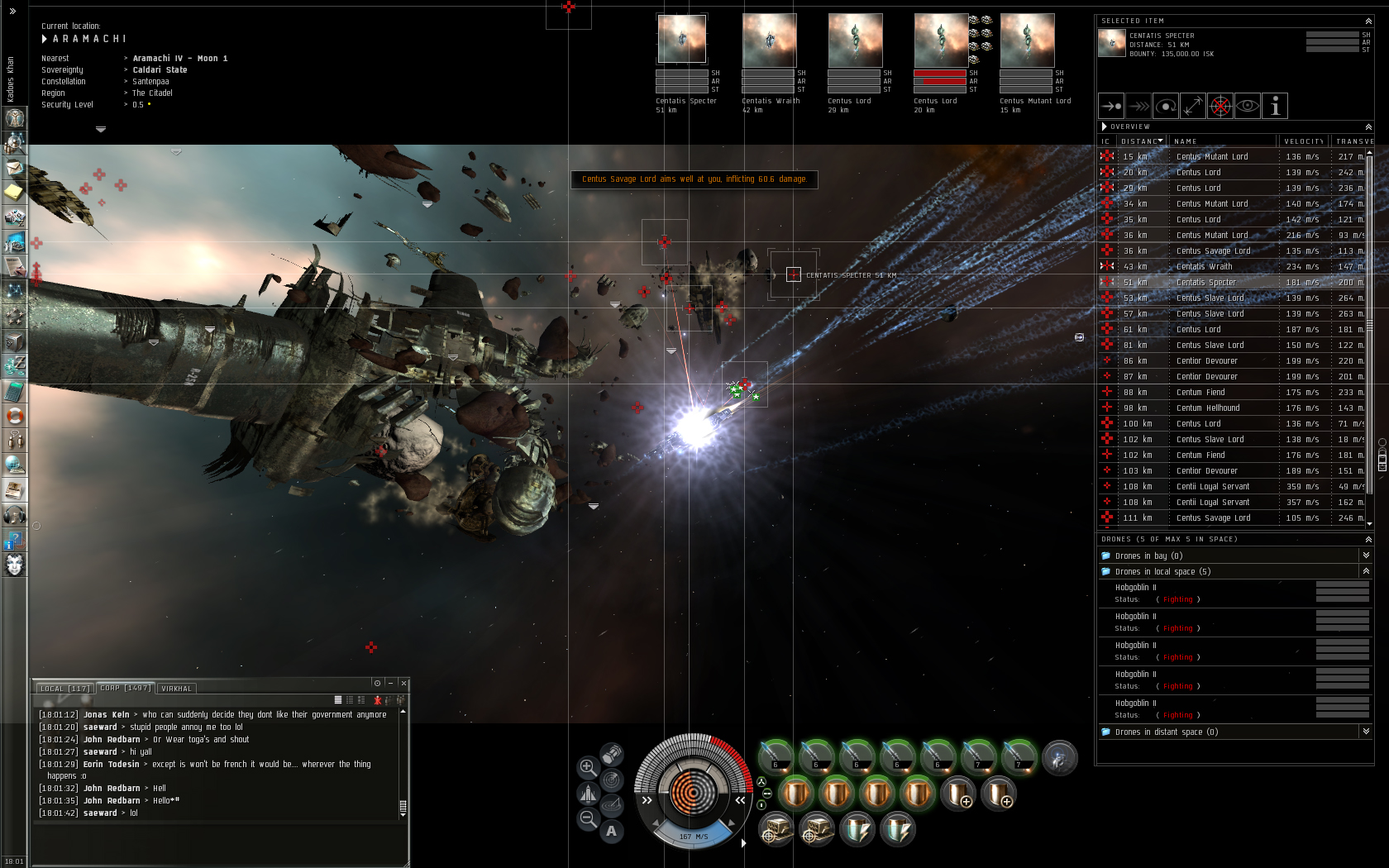The image size is (1389, 868).
Task: Zoom in with the magnifier plus button
Action: coord(588,767)
